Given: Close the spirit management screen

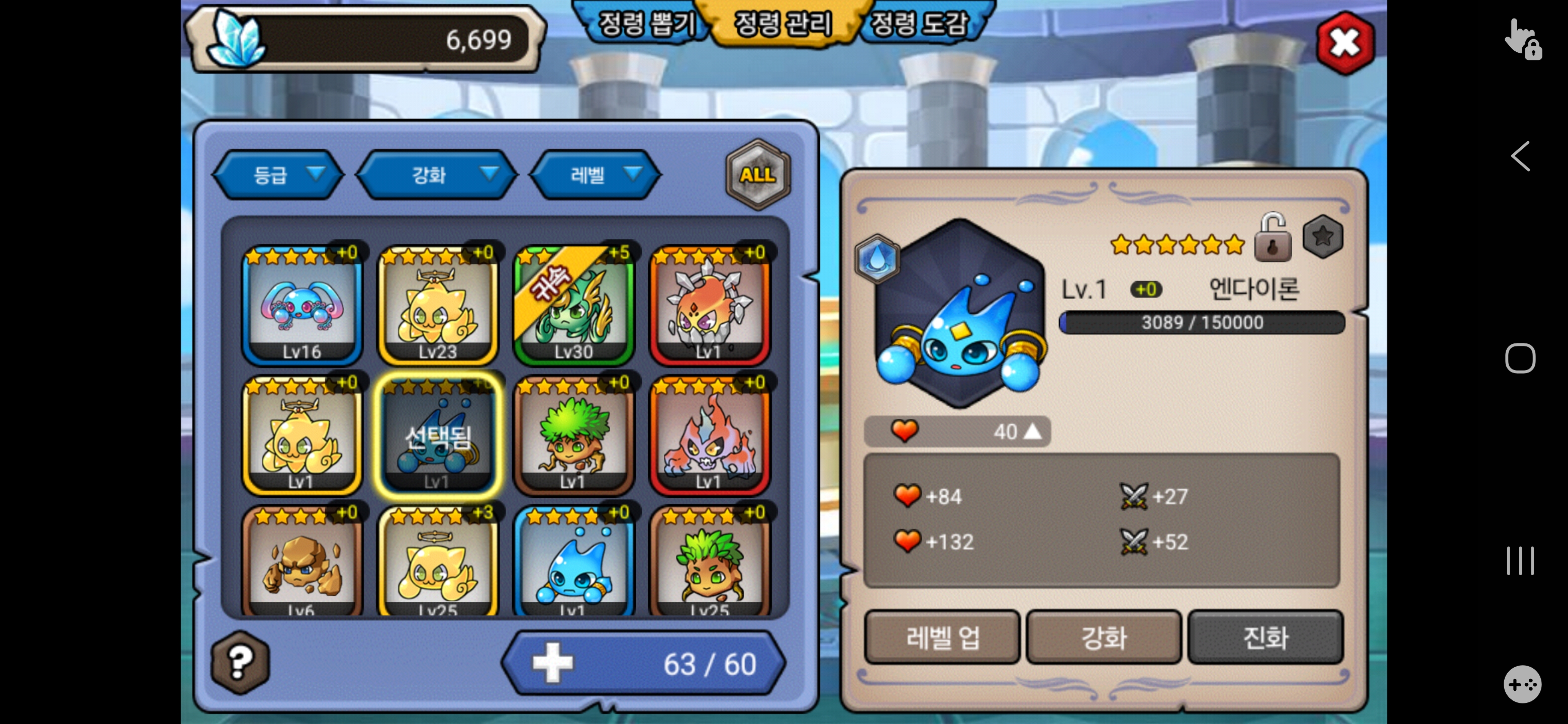Looking at the screenshot, I should (1344, 43).
